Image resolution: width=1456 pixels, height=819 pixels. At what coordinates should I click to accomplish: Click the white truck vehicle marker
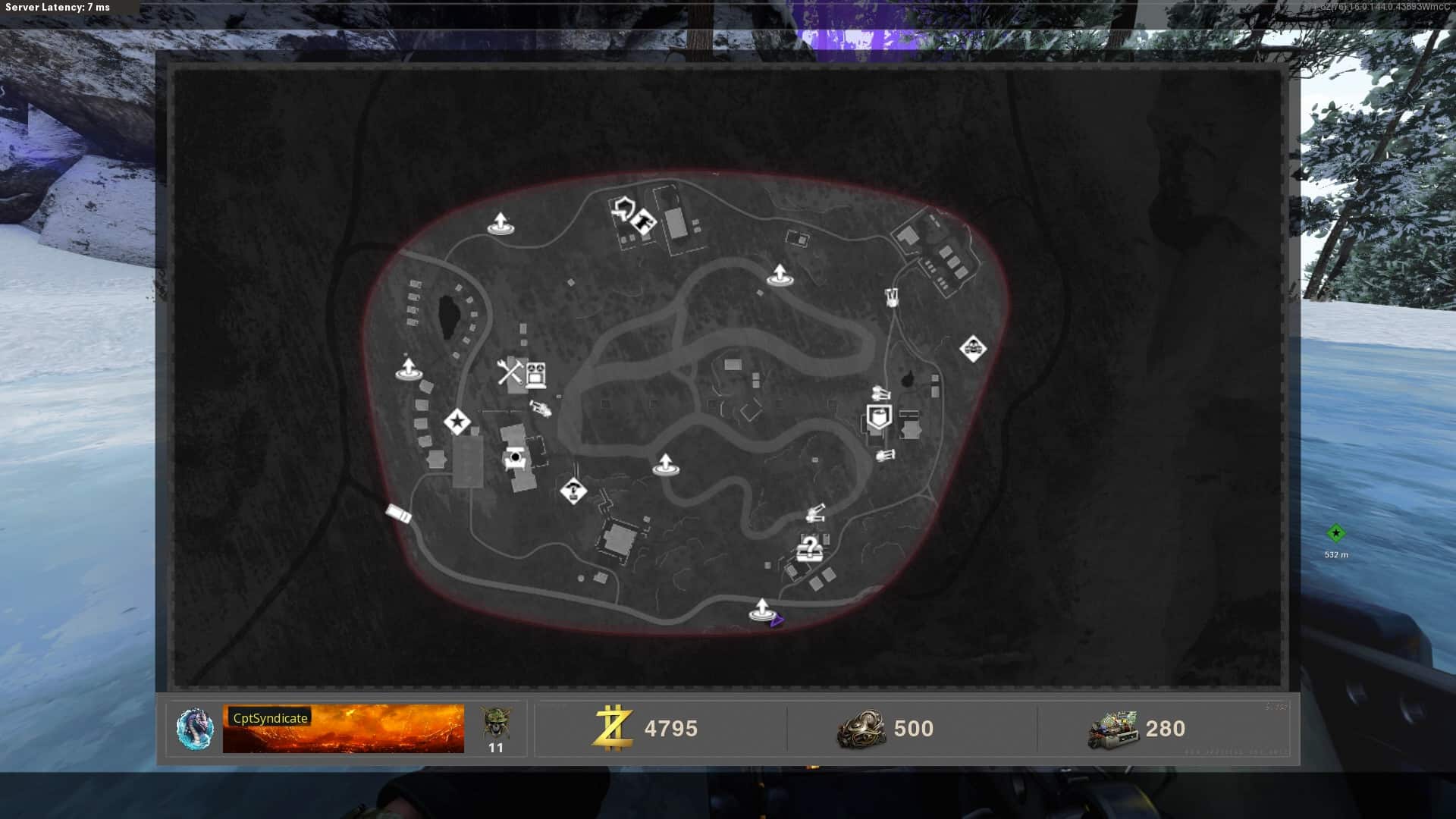pyautogui.click(x=399, y=513)
